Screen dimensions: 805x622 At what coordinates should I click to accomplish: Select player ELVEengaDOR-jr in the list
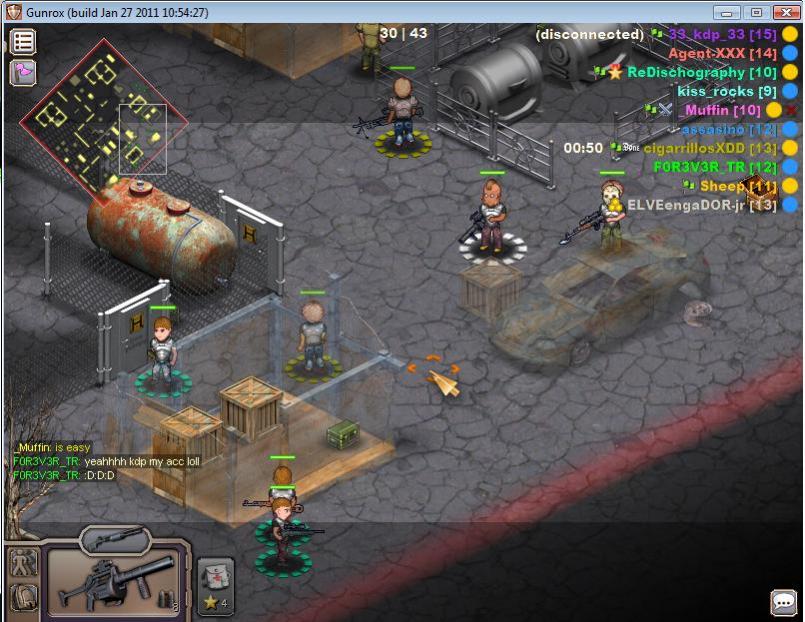[x=701, y=205]
